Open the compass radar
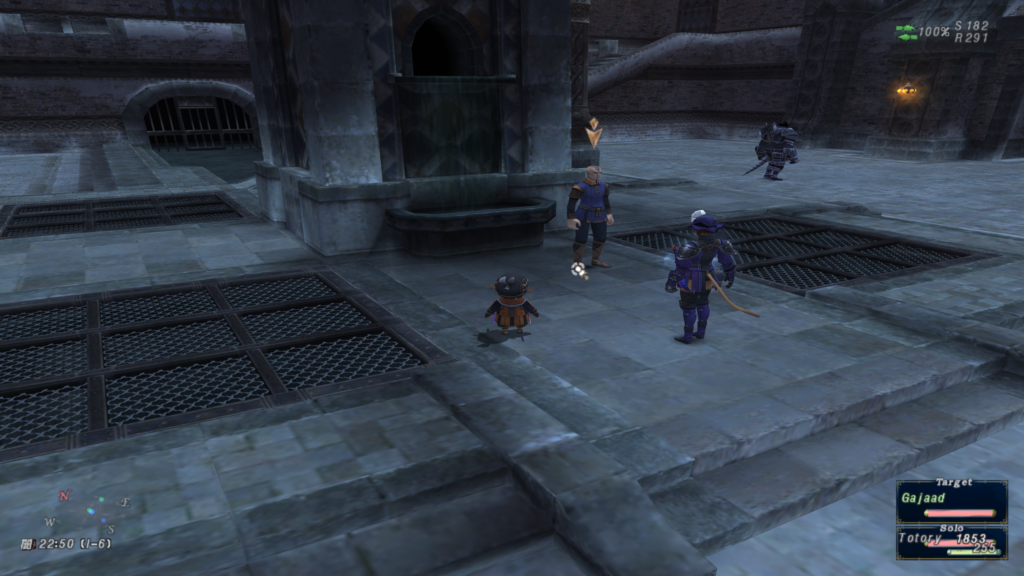 (x=87, y=510)
